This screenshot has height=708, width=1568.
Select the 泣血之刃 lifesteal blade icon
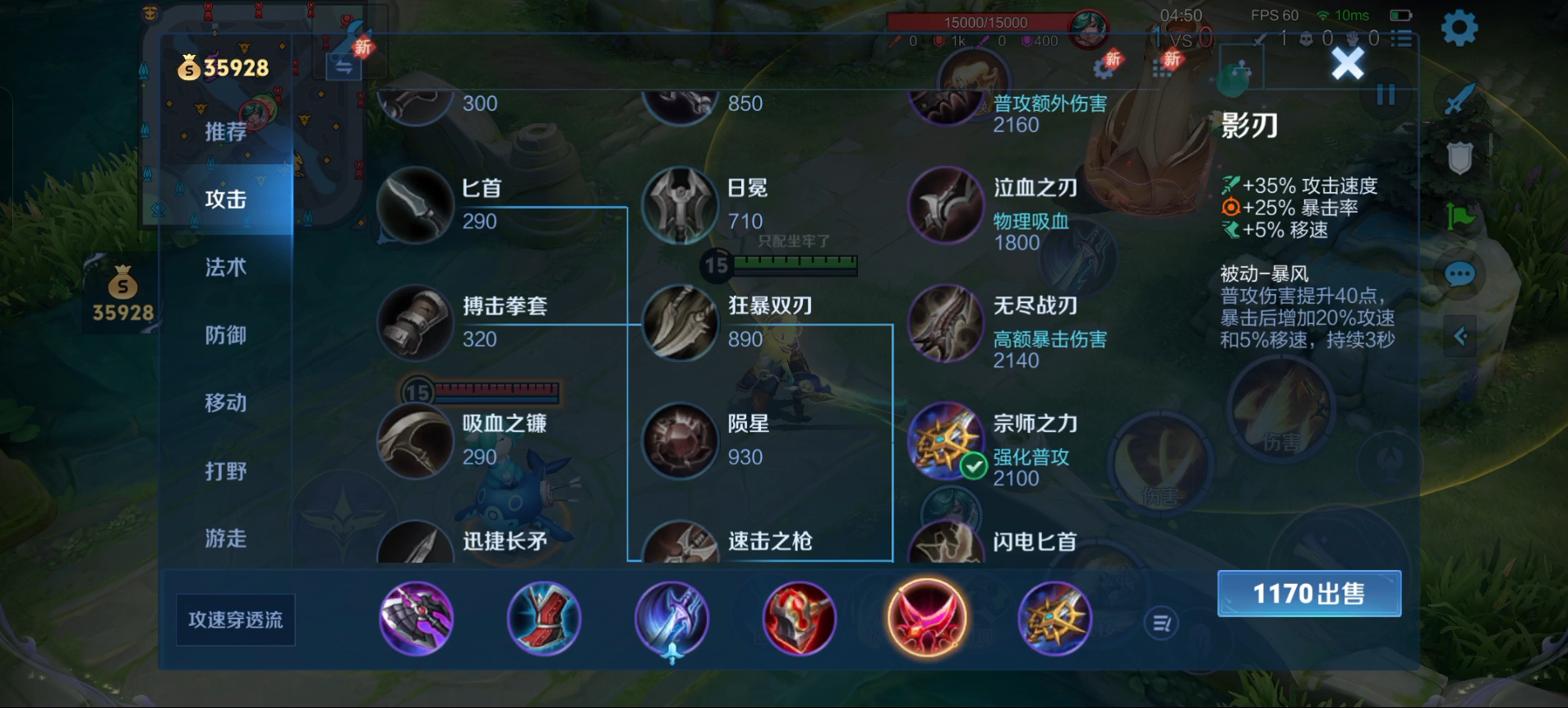(946, 205)
